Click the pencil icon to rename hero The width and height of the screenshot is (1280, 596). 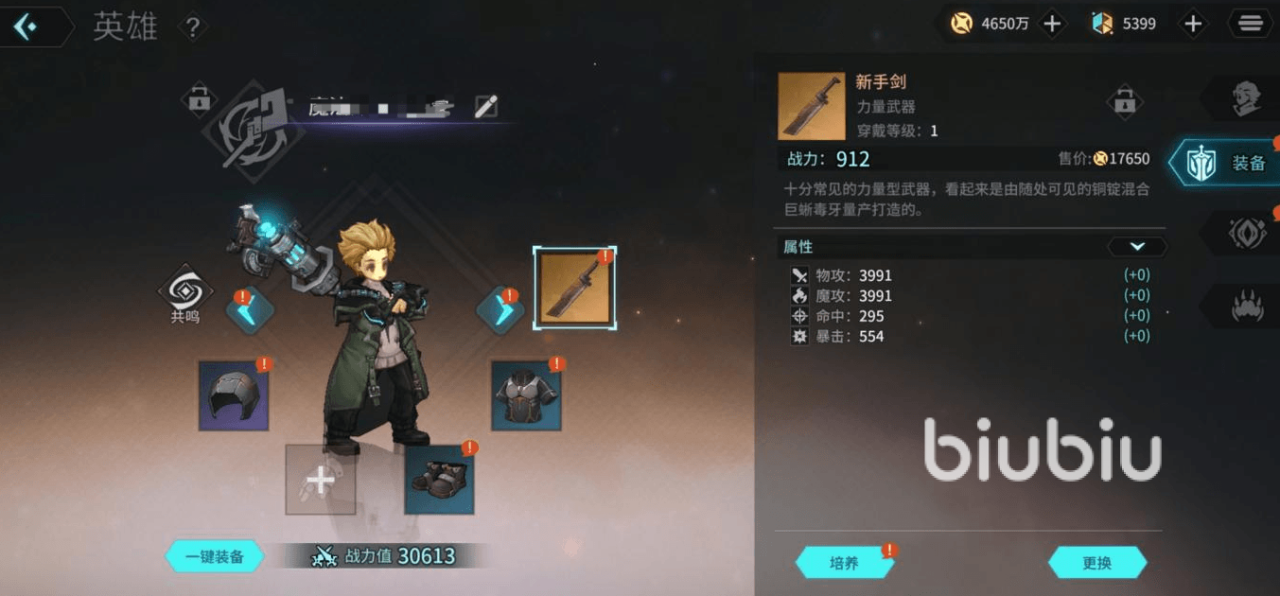(486, 107)
